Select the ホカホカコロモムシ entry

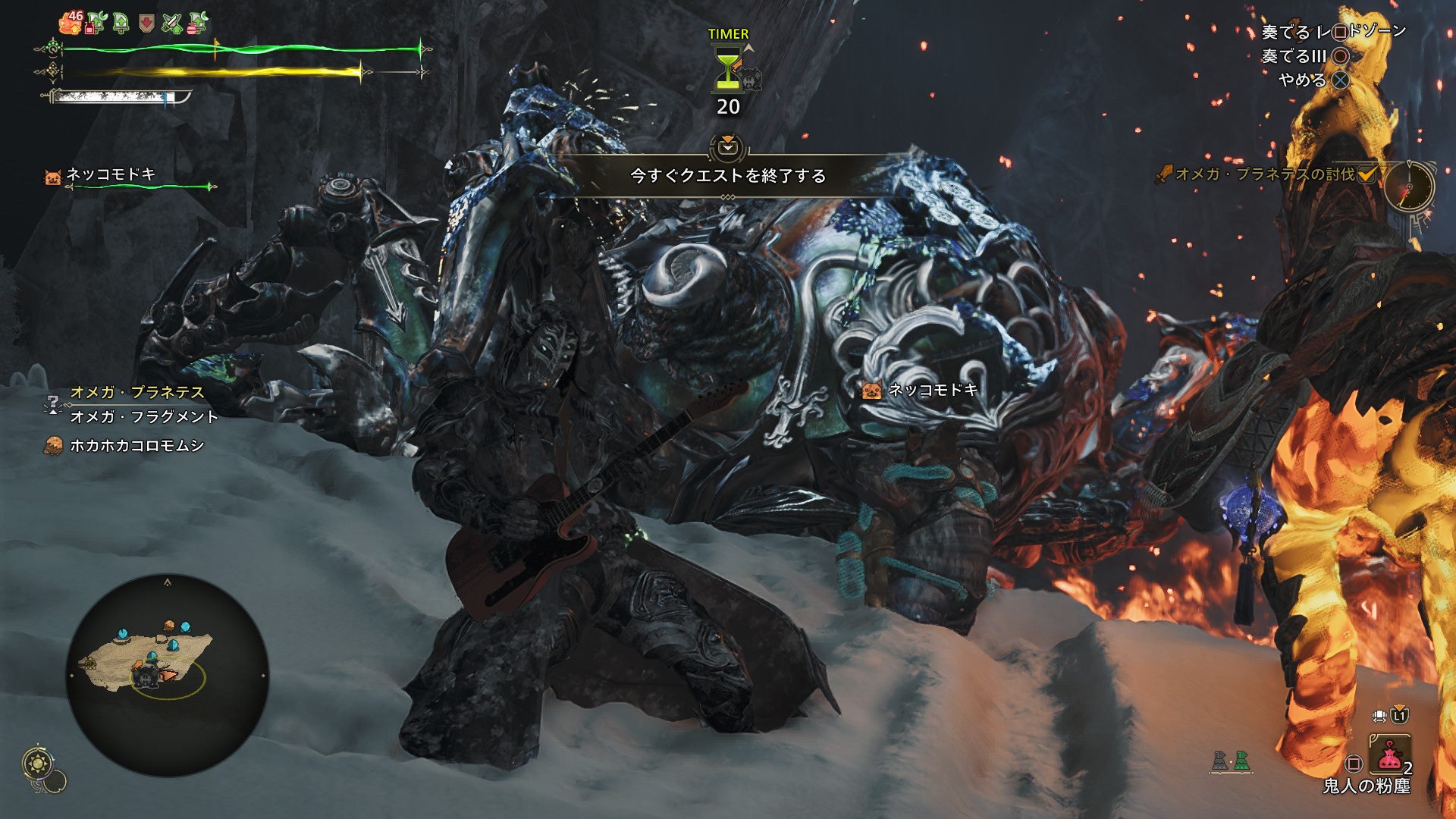click(x=136, y=445)
